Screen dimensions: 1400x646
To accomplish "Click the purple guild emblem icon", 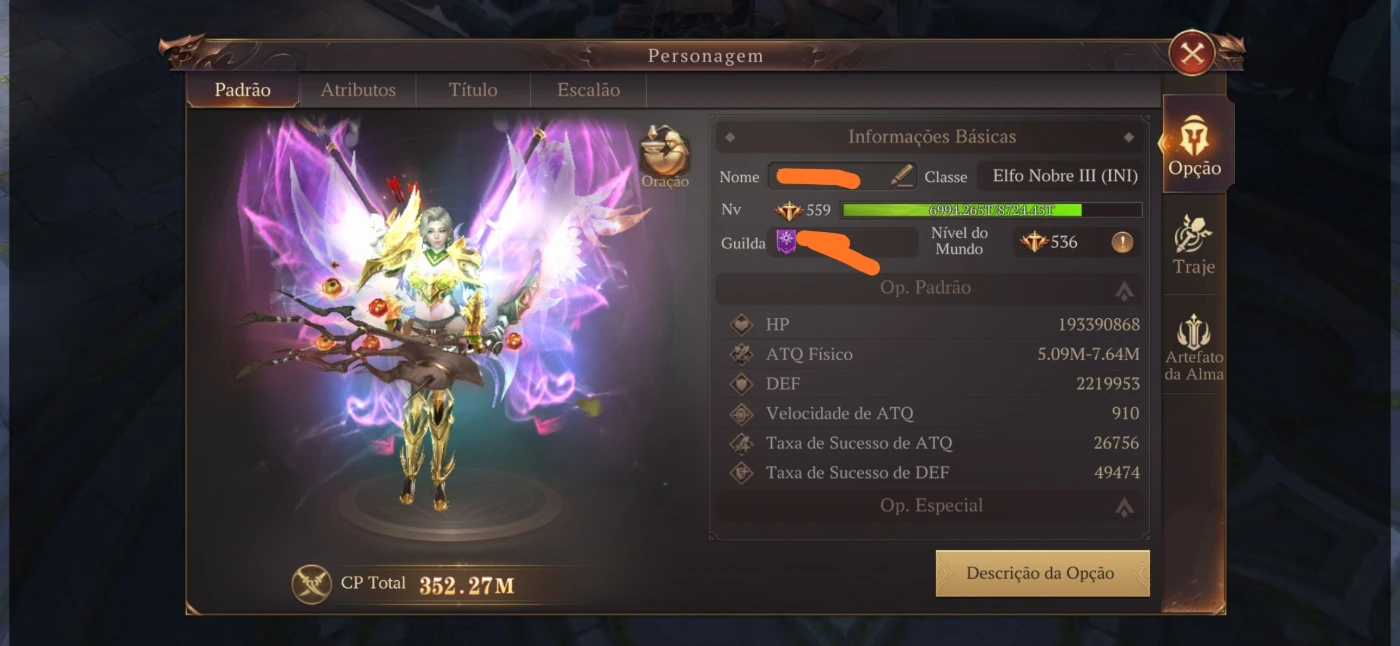I will point(786,242).
